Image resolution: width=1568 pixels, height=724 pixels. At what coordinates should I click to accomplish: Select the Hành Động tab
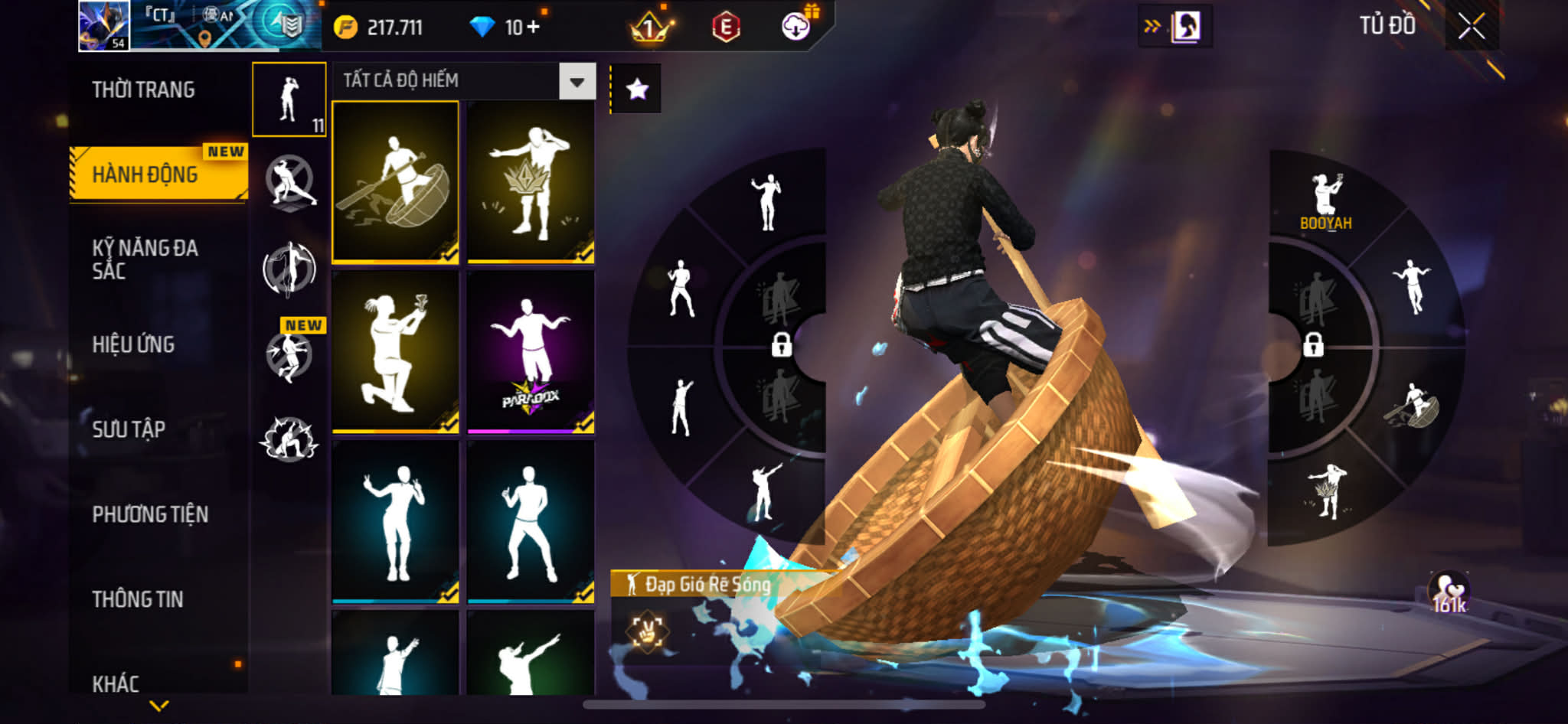pyautogui.click(x=145, y=174)
